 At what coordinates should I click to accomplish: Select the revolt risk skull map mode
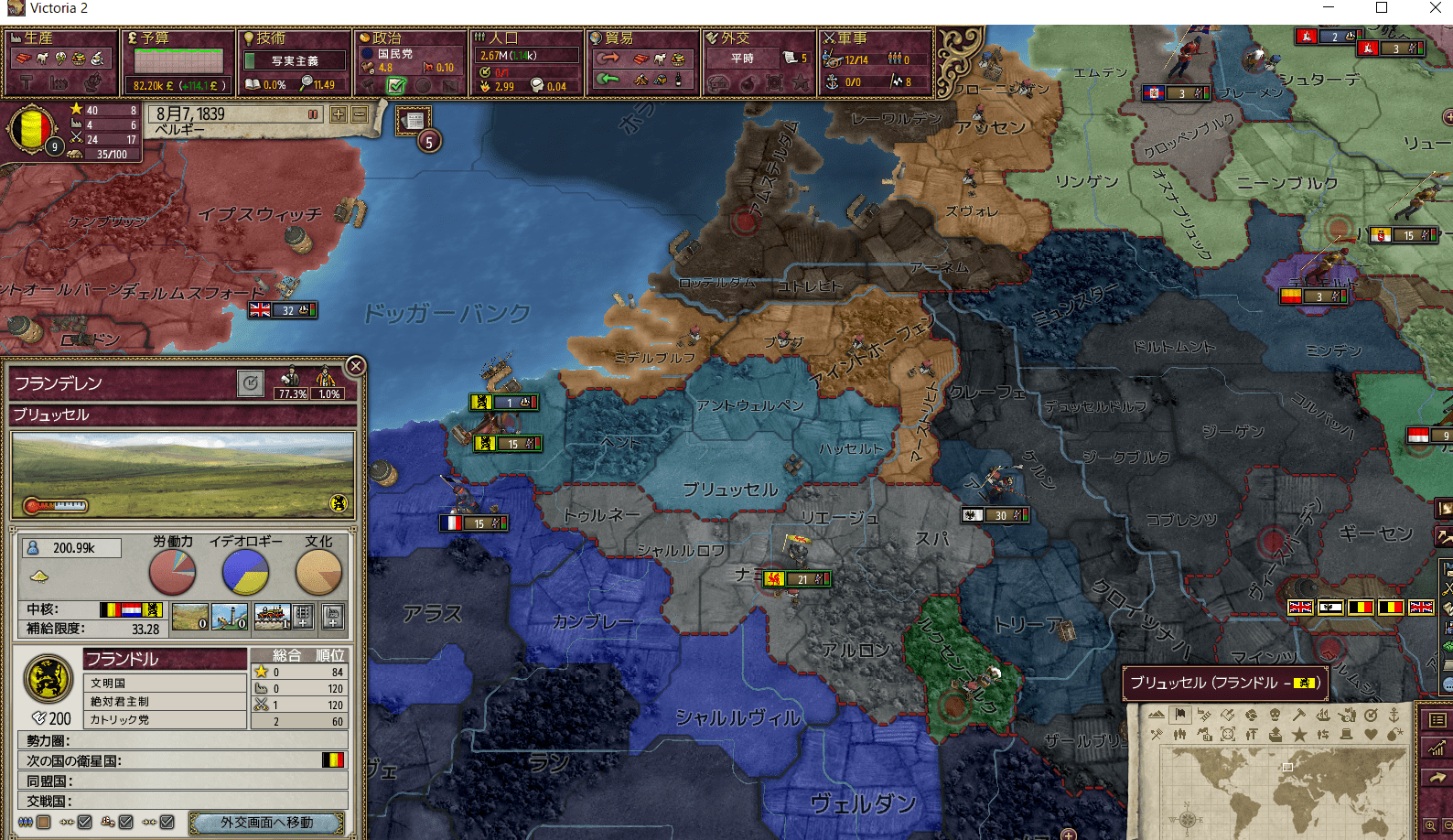click(x=1275, y=716)
